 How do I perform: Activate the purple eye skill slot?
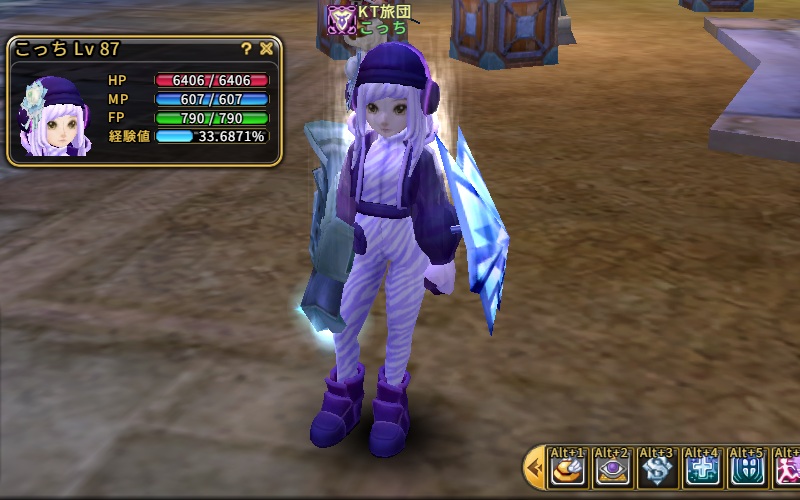click(612, 469)
